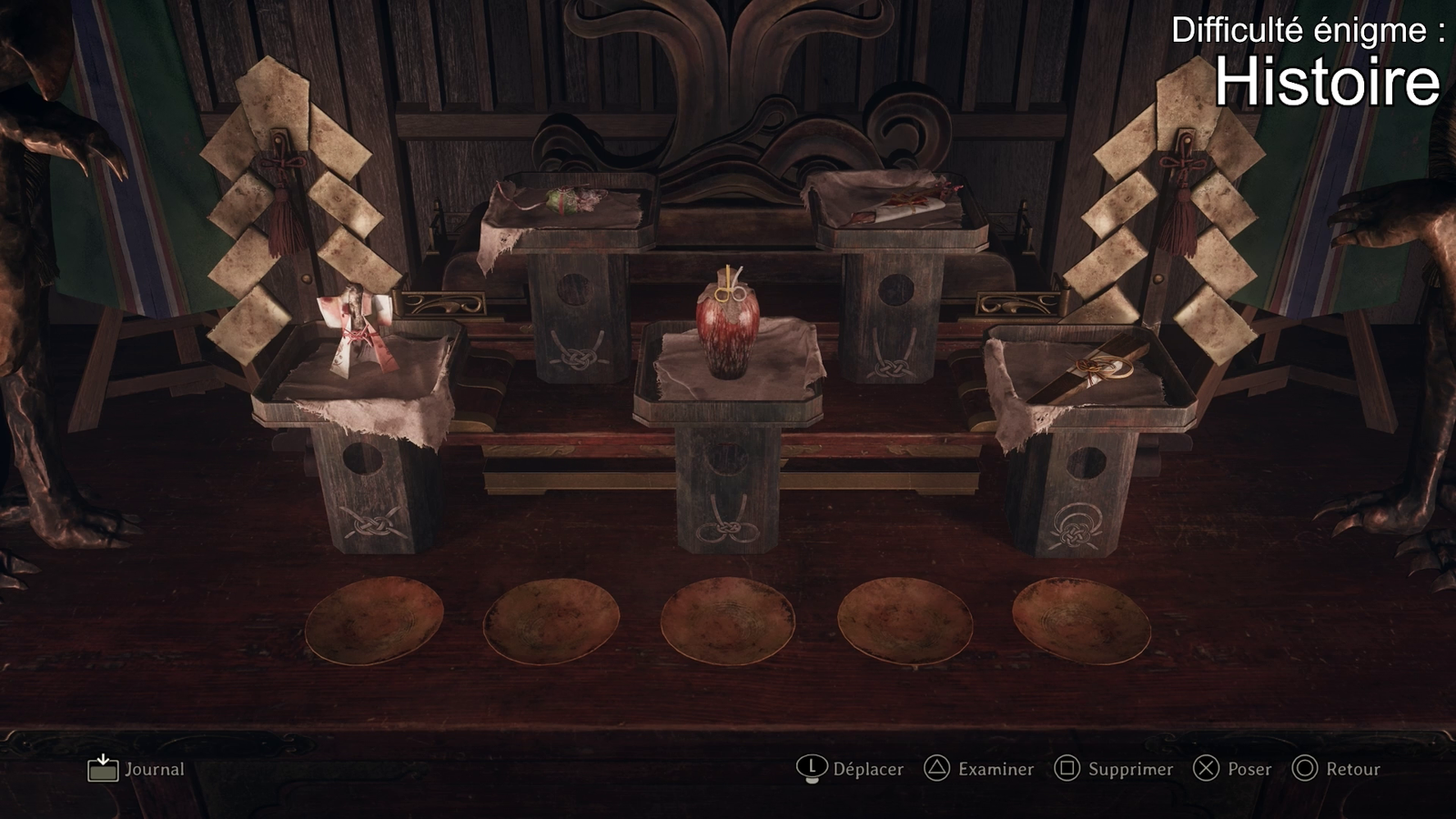This screenshot has height=819, width=1456.
Task: Pick the red sake jar offering
Action: coord(727,329)
